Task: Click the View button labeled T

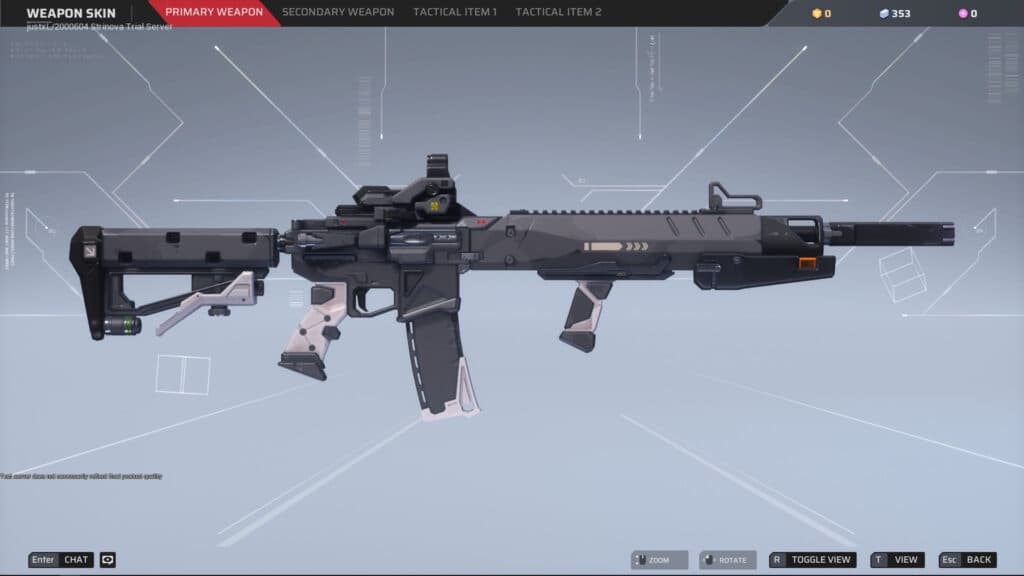Action: pyautogui.click(x=897, y=560)
